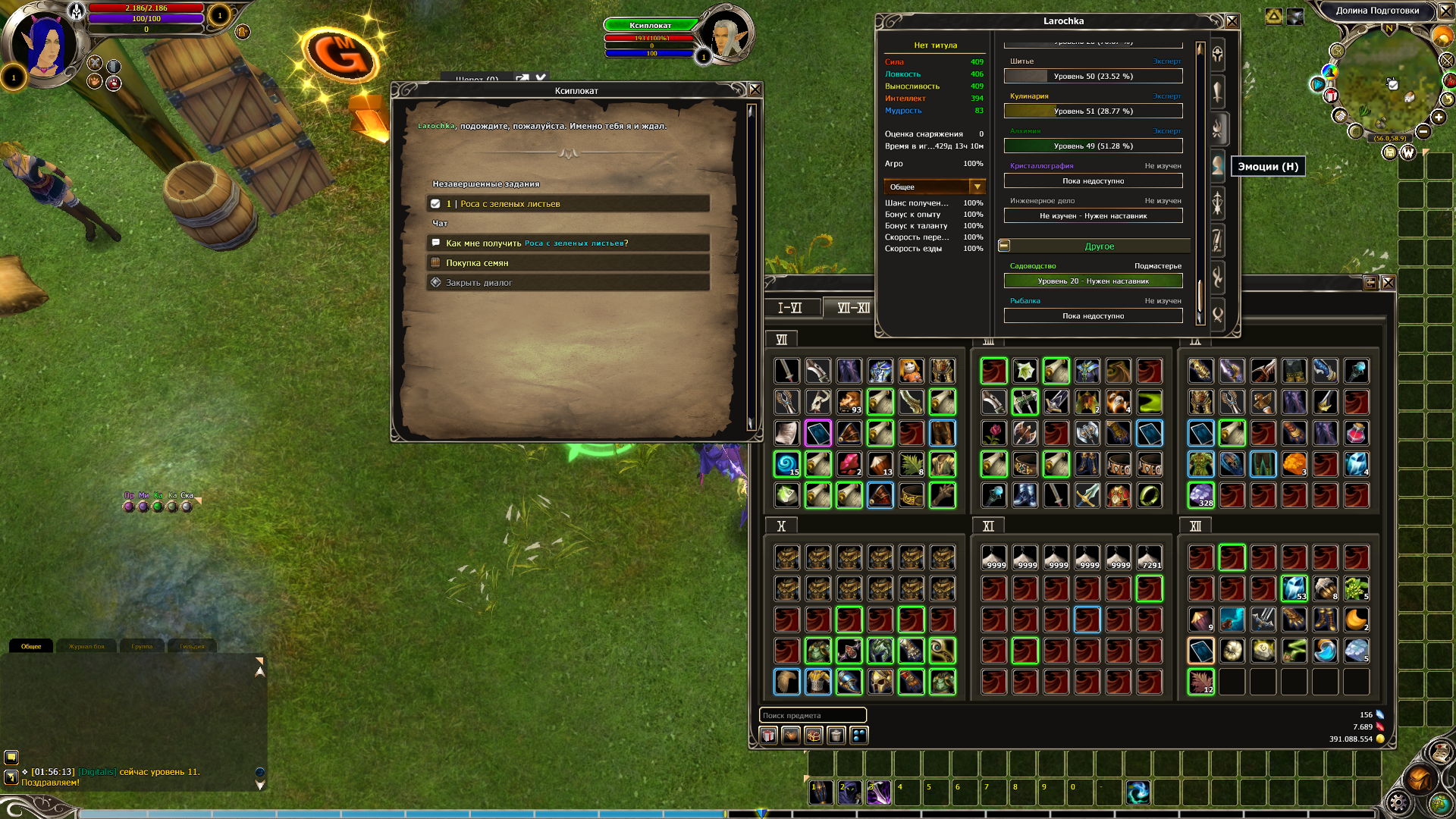Choose the Покупка семян option
This screenshot has width=1456, height=819.
pos(569,263)
